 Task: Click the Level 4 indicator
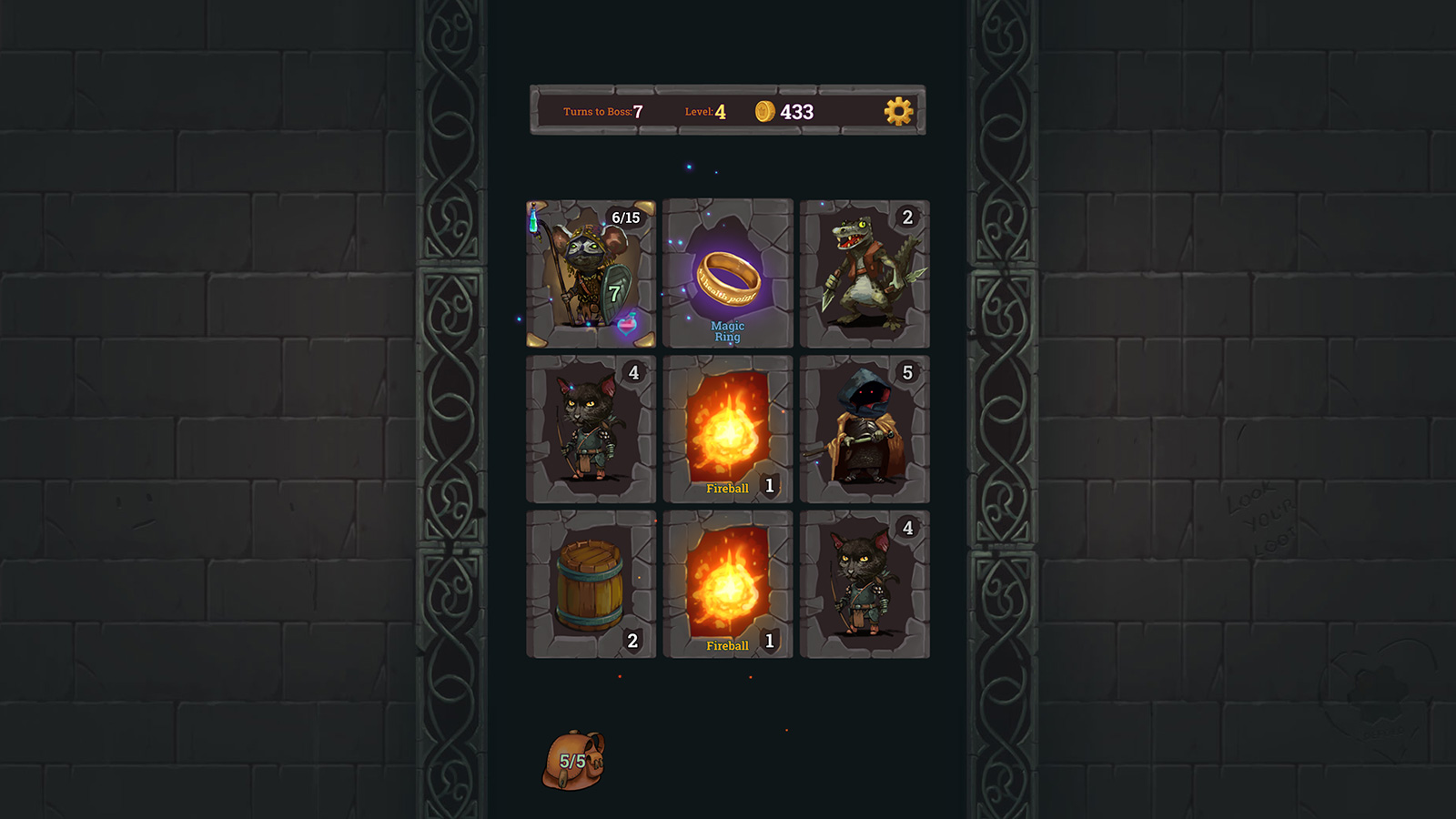pos(708,111)
